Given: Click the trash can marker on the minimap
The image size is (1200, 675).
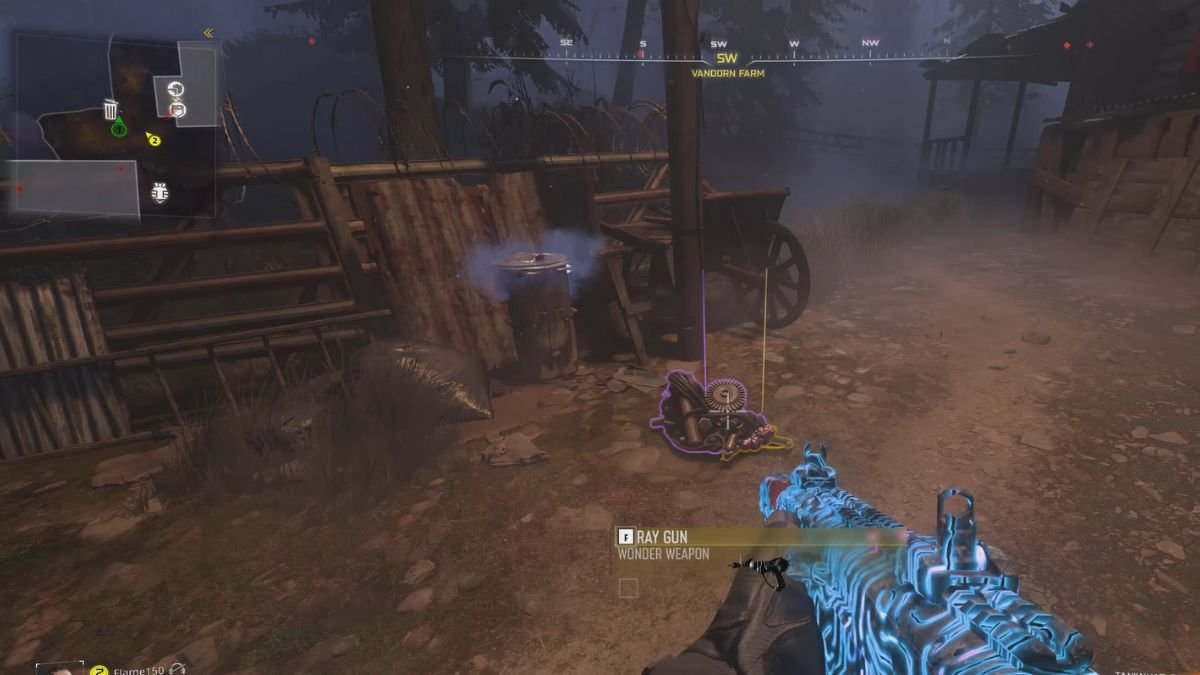Looking at the screenshot, I should [x=111, y=108].
